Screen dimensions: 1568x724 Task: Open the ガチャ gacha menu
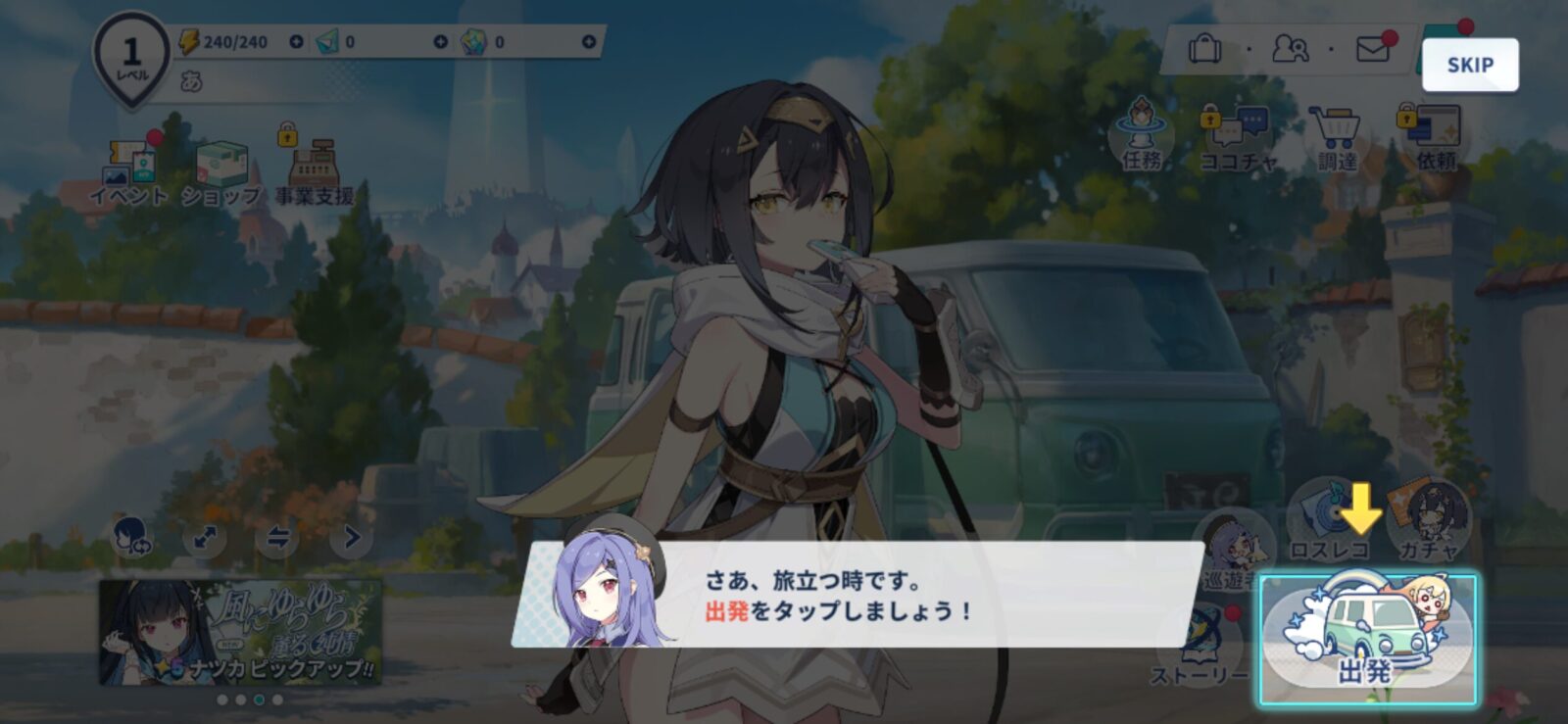click(1430, 521)
